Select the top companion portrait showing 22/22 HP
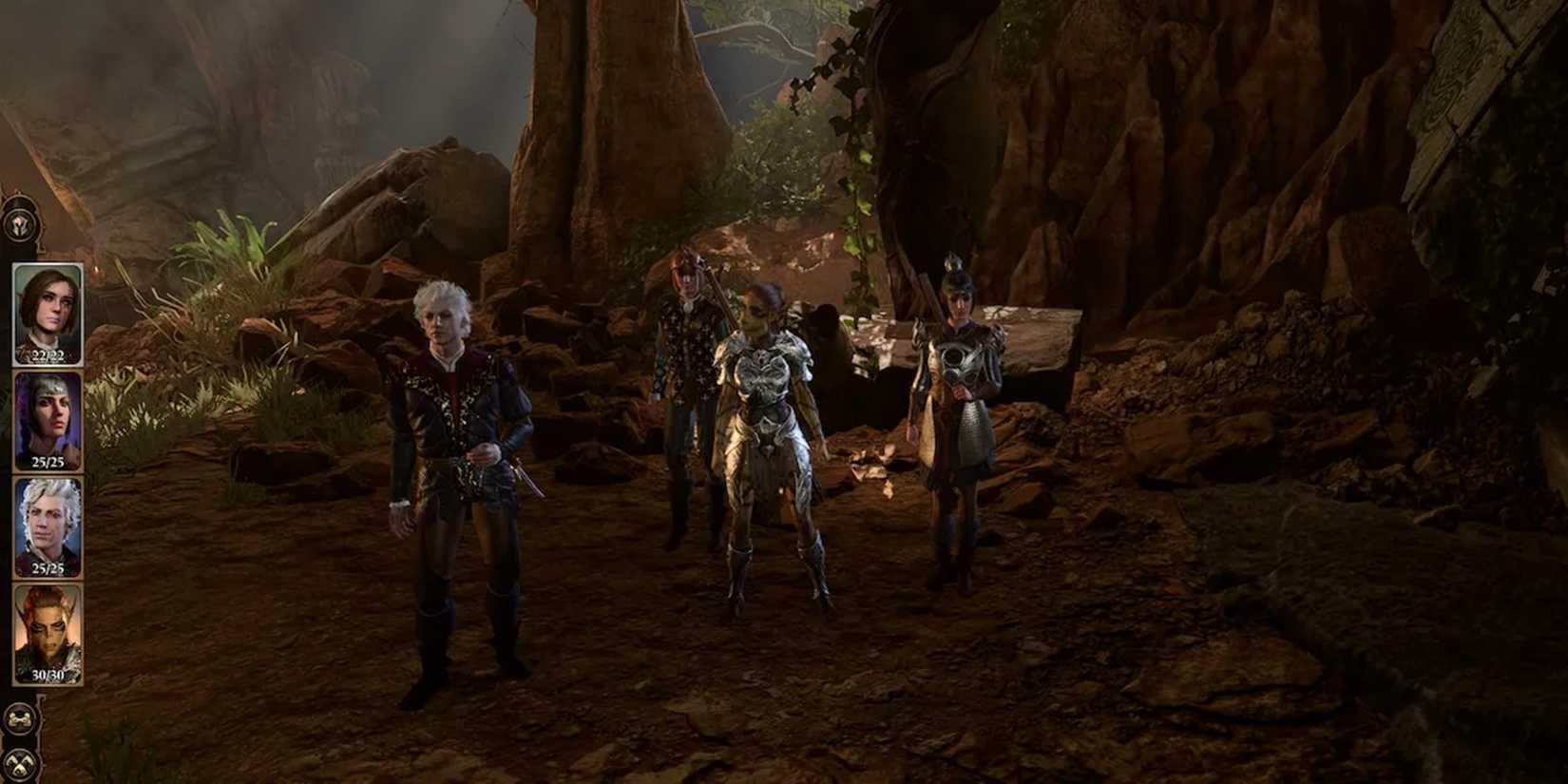 [46, 309]
